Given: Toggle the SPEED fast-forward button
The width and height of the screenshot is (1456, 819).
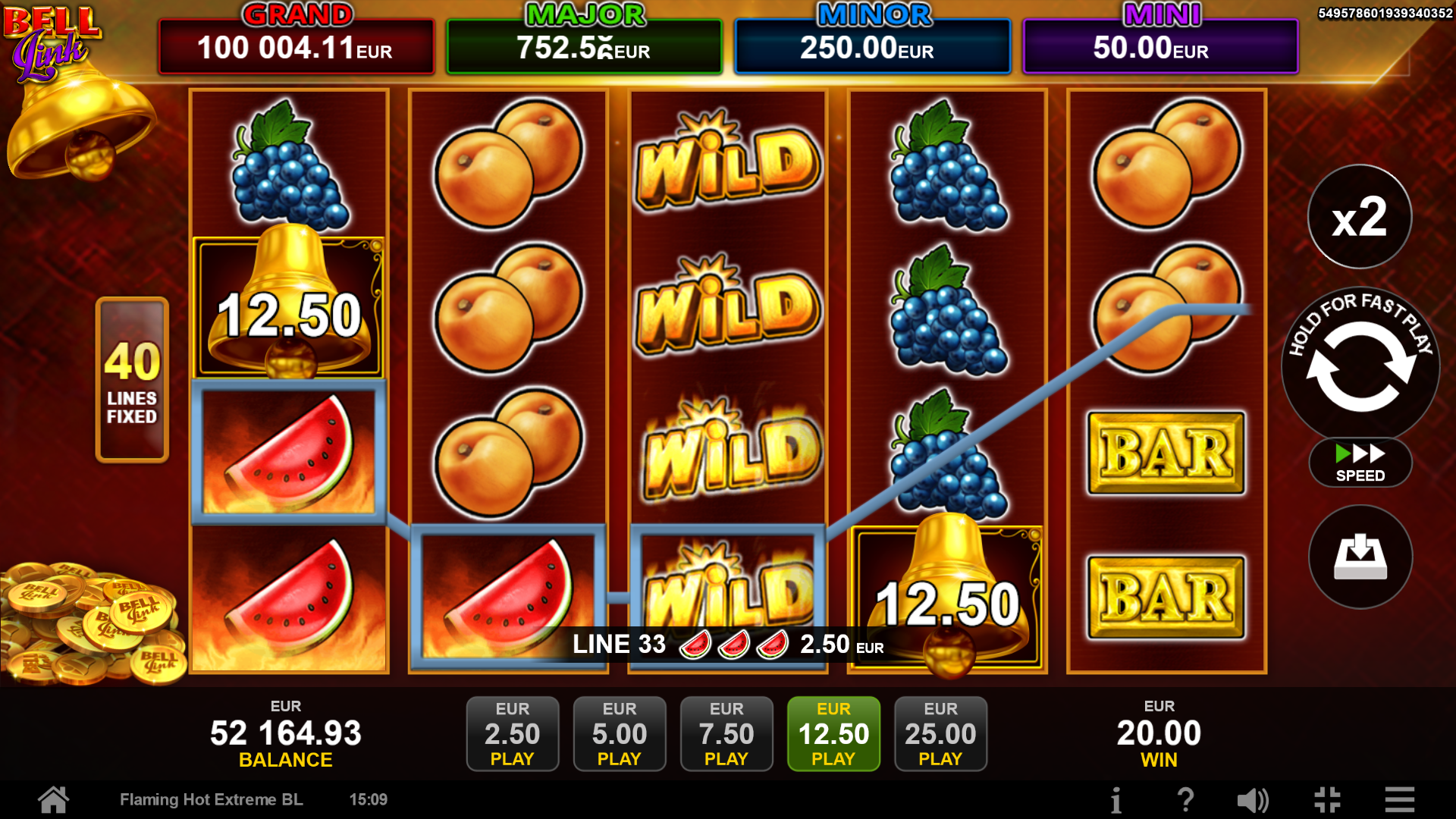Looking at the screenshot, I should 1360,463.
